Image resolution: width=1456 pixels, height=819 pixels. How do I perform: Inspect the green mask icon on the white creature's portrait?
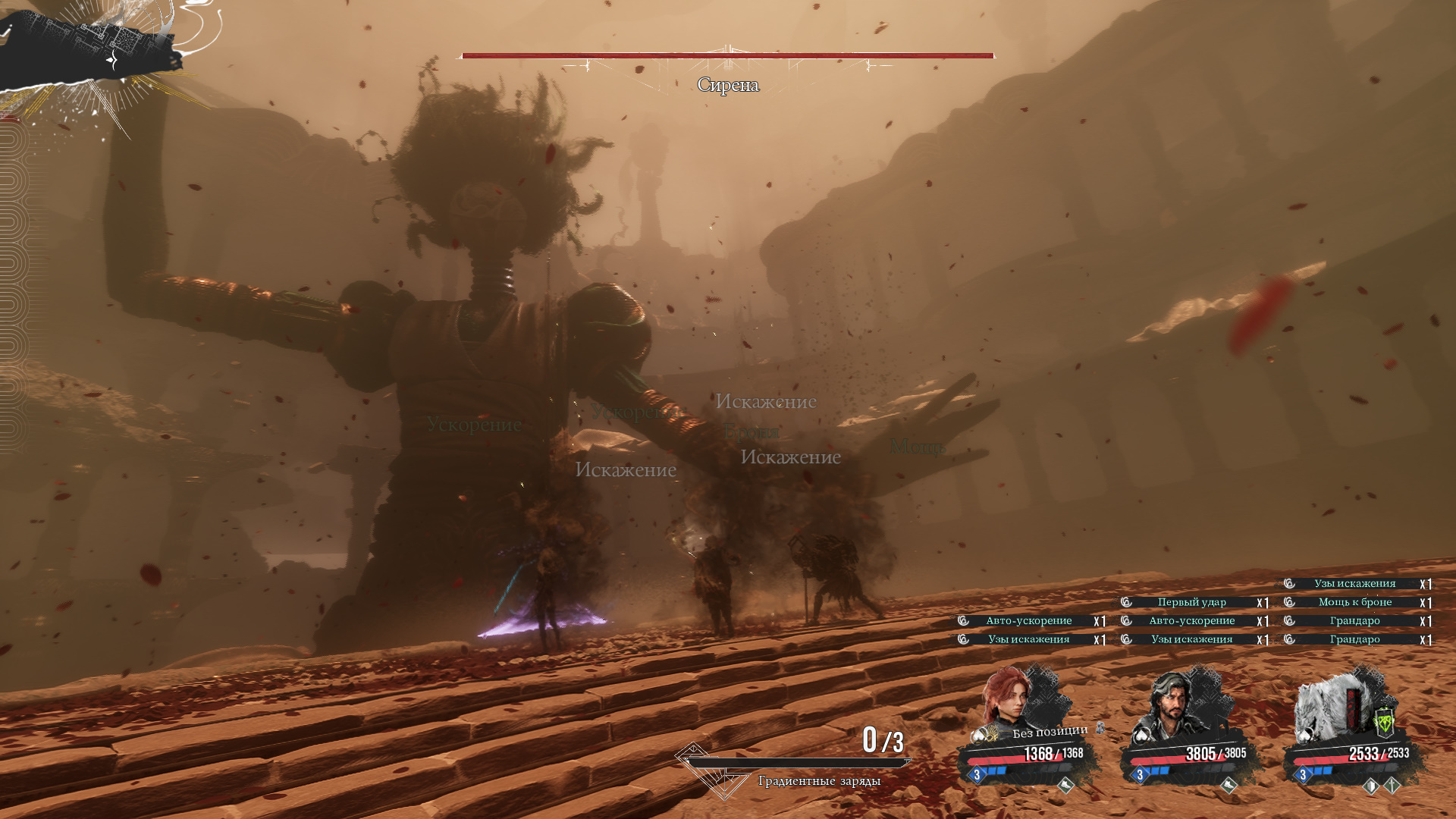[1384, 720]
